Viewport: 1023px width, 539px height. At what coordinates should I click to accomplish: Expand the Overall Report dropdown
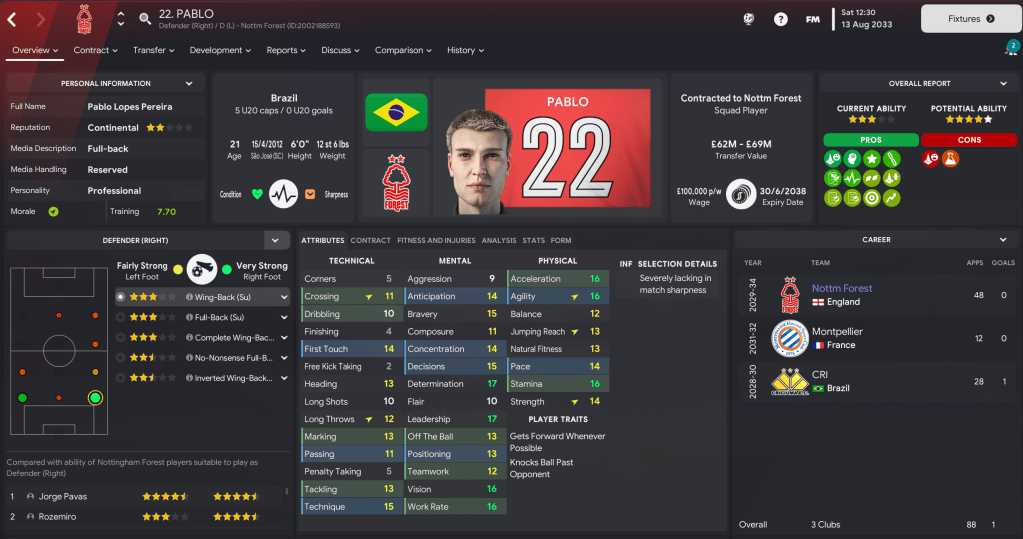click(1003, 84)
